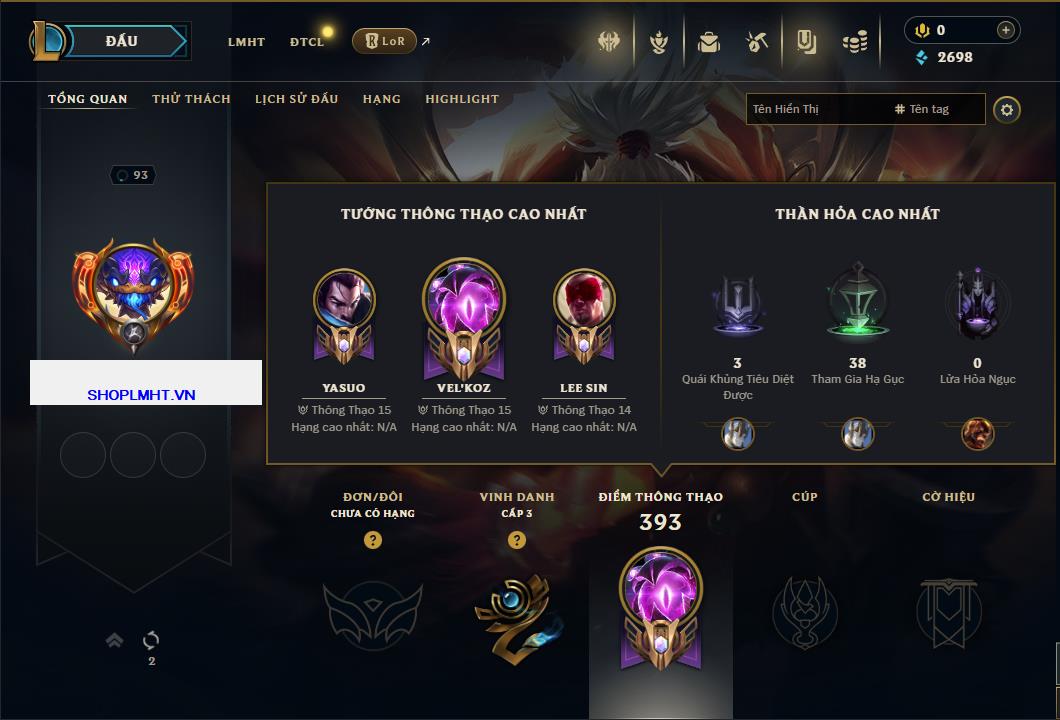Open the Lịch Sử Đấu tab

click(x=296, y=99)
